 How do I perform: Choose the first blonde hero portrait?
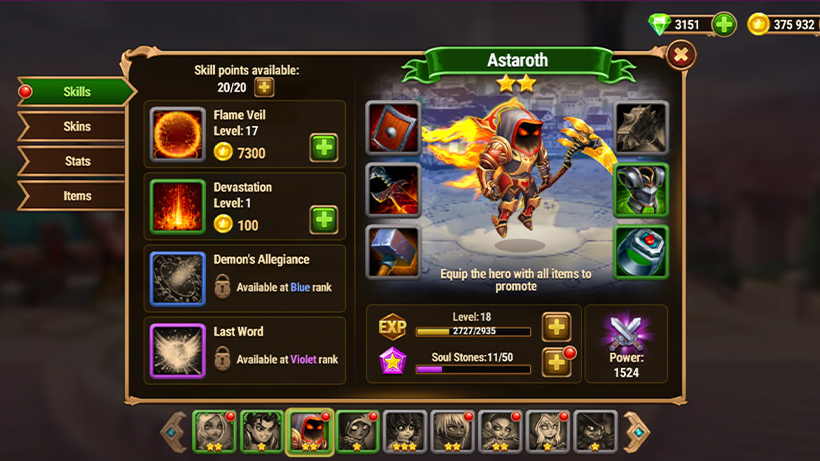(x=213, y=431)
